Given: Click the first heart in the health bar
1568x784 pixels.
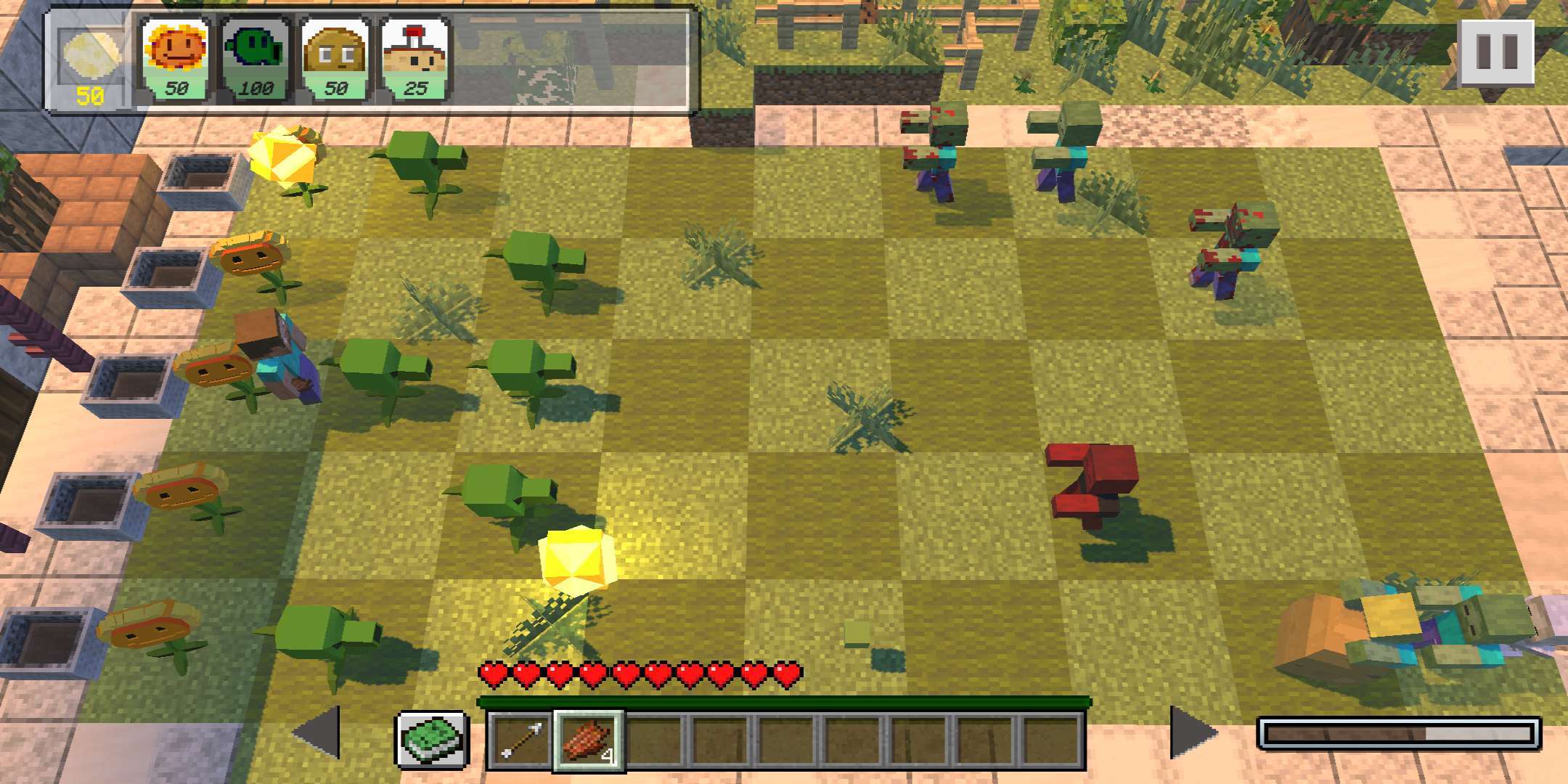Looking at the screenshot, I should pyautogui.click(x=494, y=674).
